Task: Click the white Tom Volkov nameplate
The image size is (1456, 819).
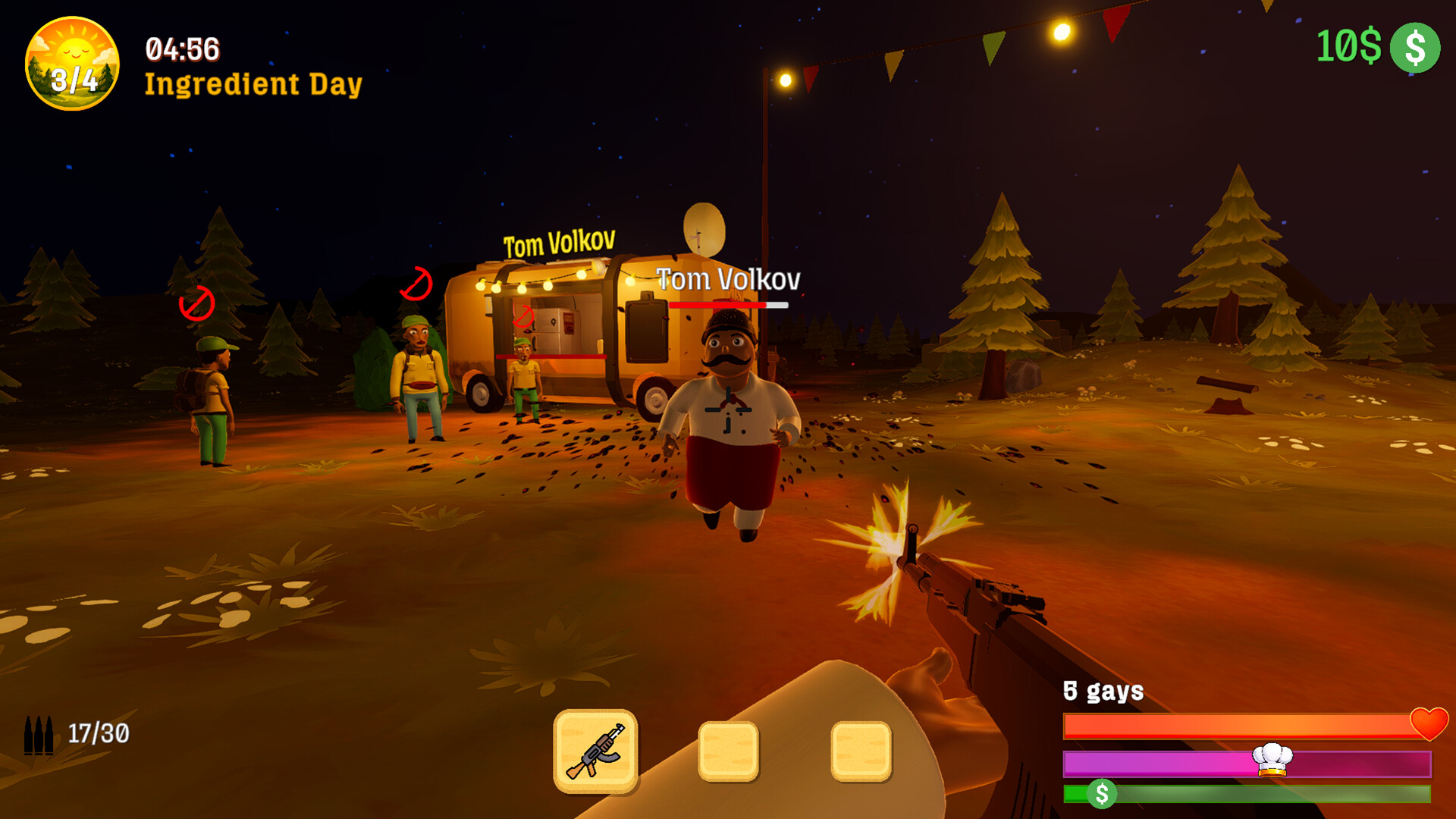Action: pyautogui.click(x=729, y=280)
